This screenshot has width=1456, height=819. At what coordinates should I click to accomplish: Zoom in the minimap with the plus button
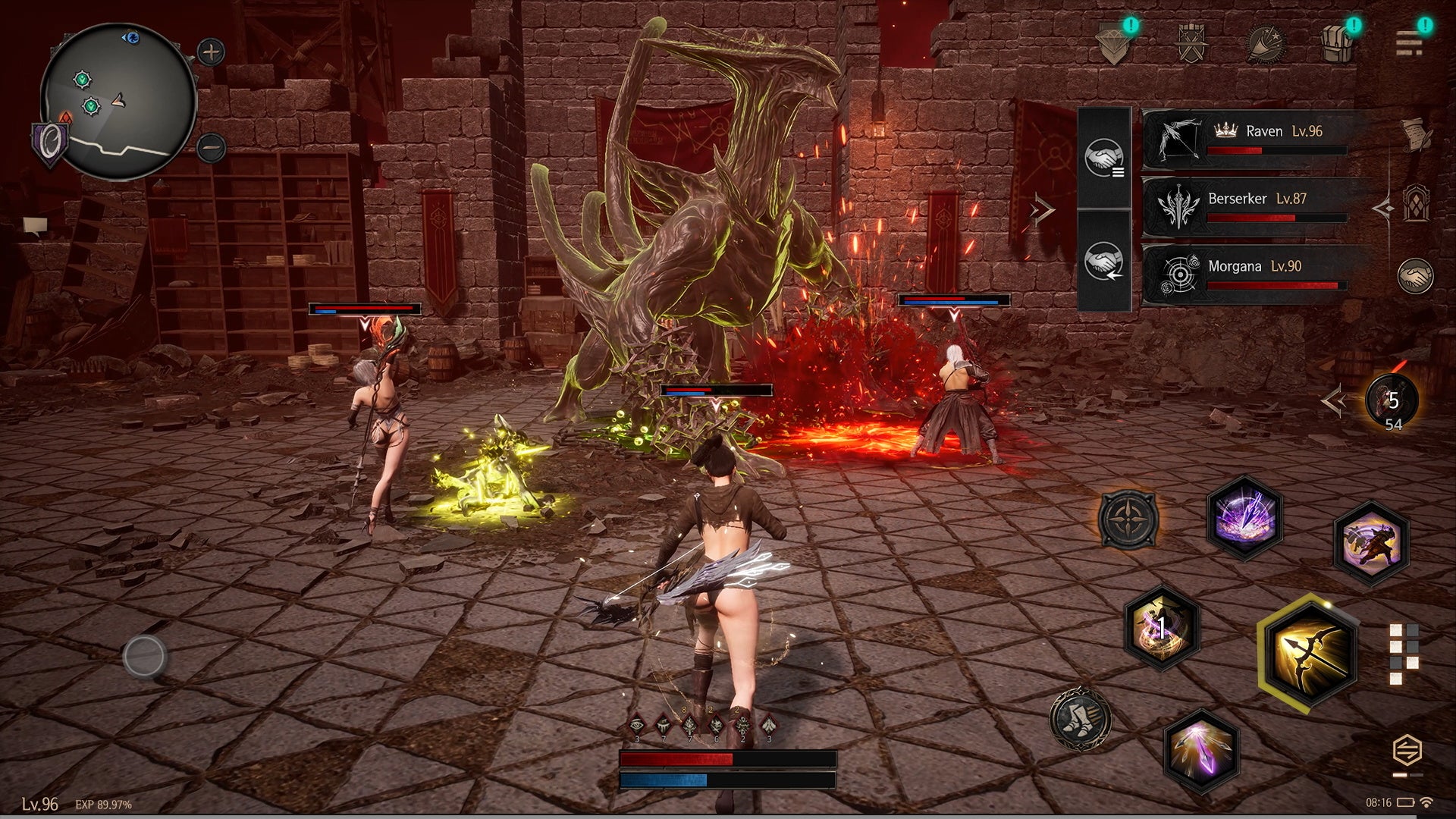210,52
